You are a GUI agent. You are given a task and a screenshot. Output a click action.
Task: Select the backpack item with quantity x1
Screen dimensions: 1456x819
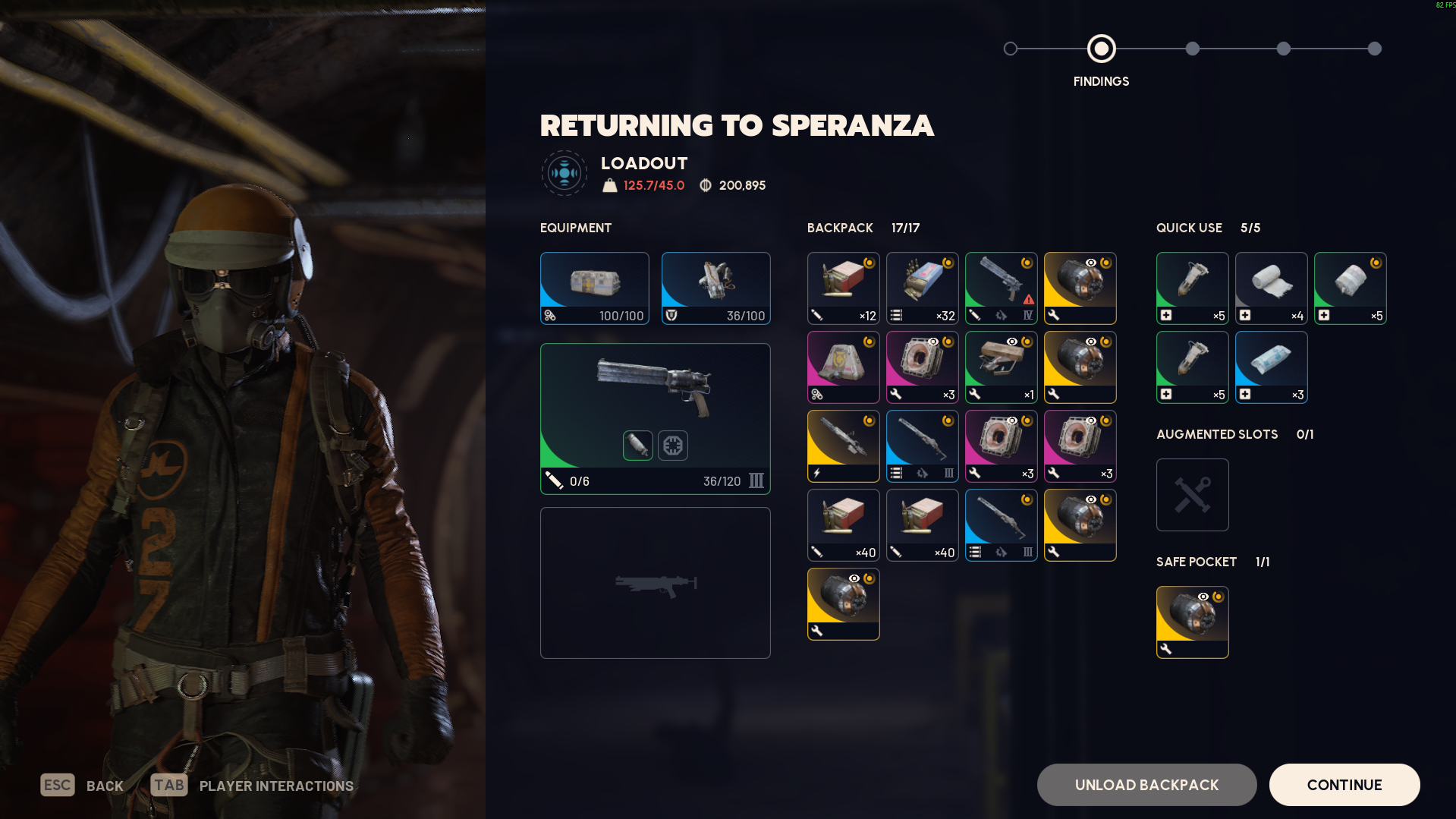[x=1001, y=367]
